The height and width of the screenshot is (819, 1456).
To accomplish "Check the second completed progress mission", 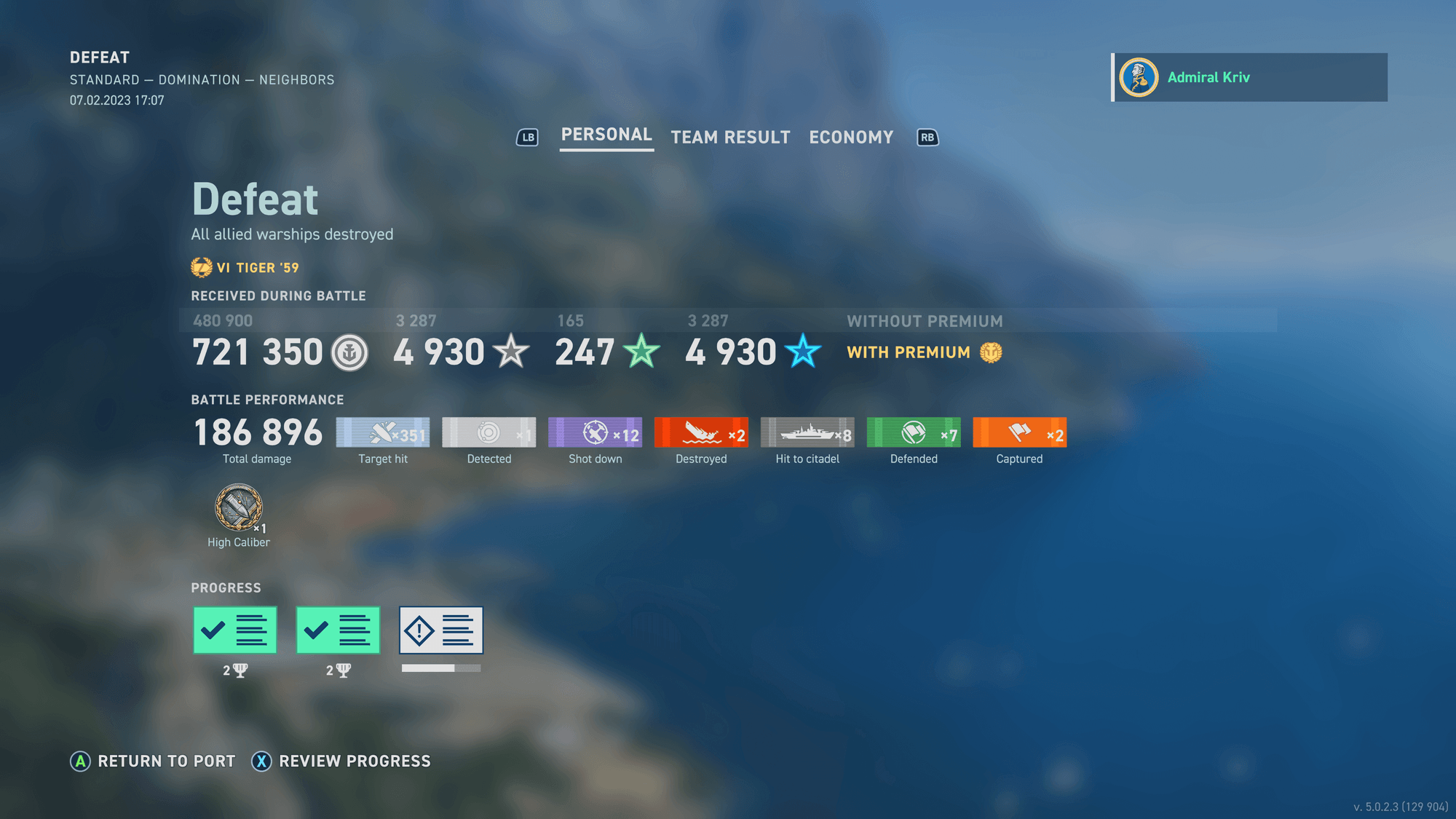I will click(x=338, y=630).
